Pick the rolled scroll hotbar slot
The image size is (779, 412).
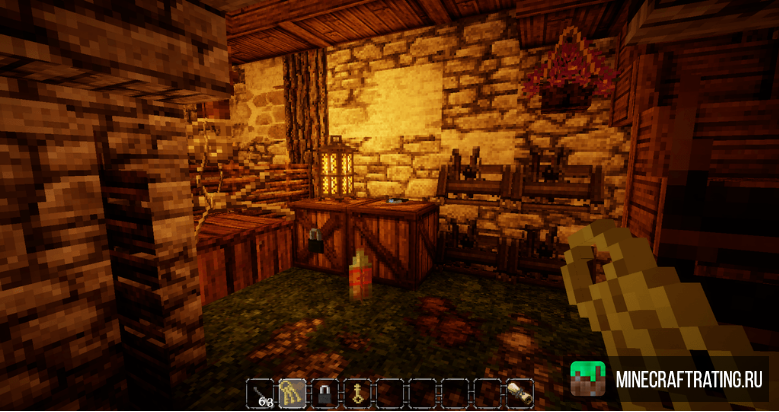coord(519,393)
